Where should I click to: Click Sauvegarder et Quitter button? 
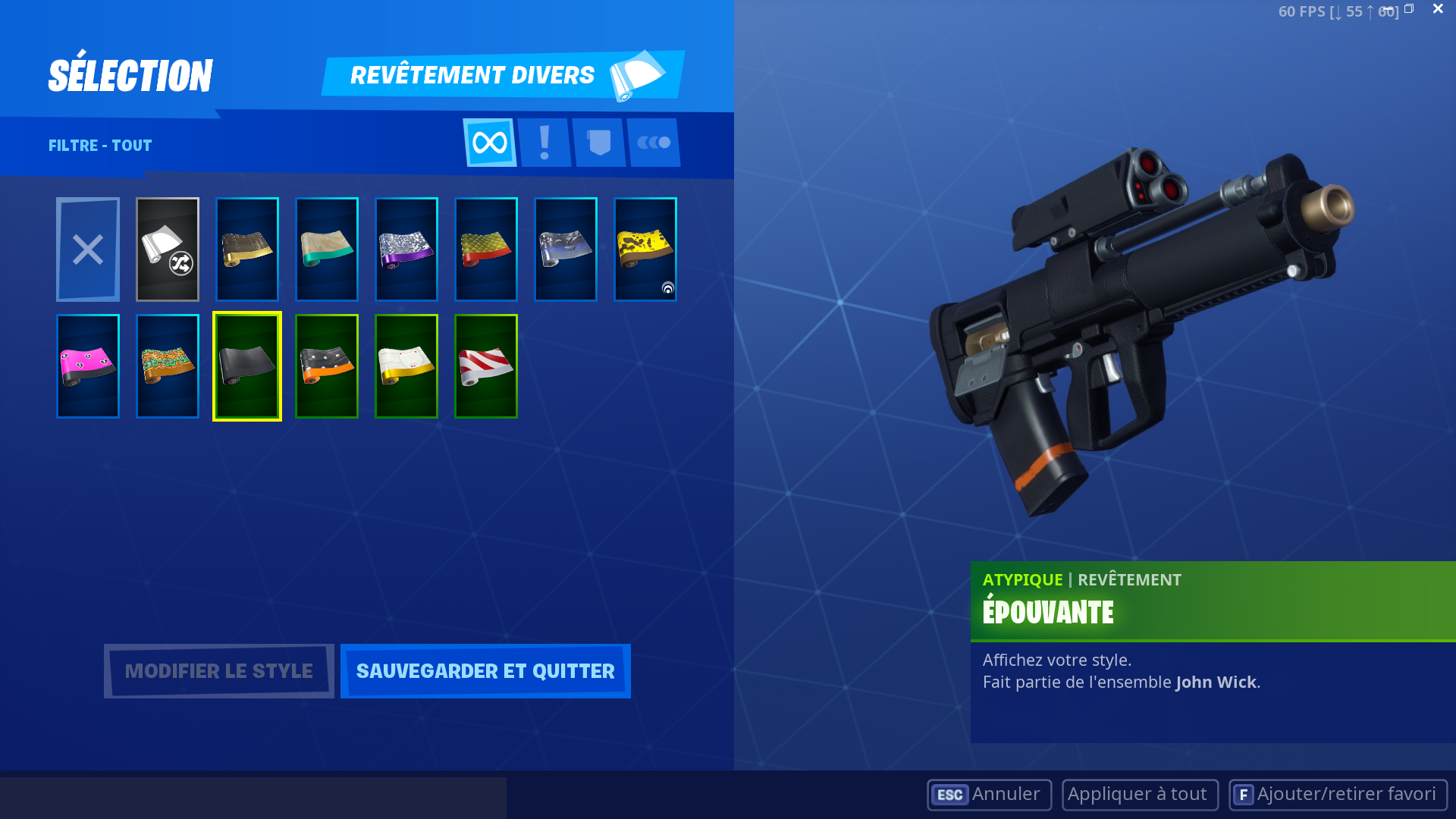(x=485, y=671)
